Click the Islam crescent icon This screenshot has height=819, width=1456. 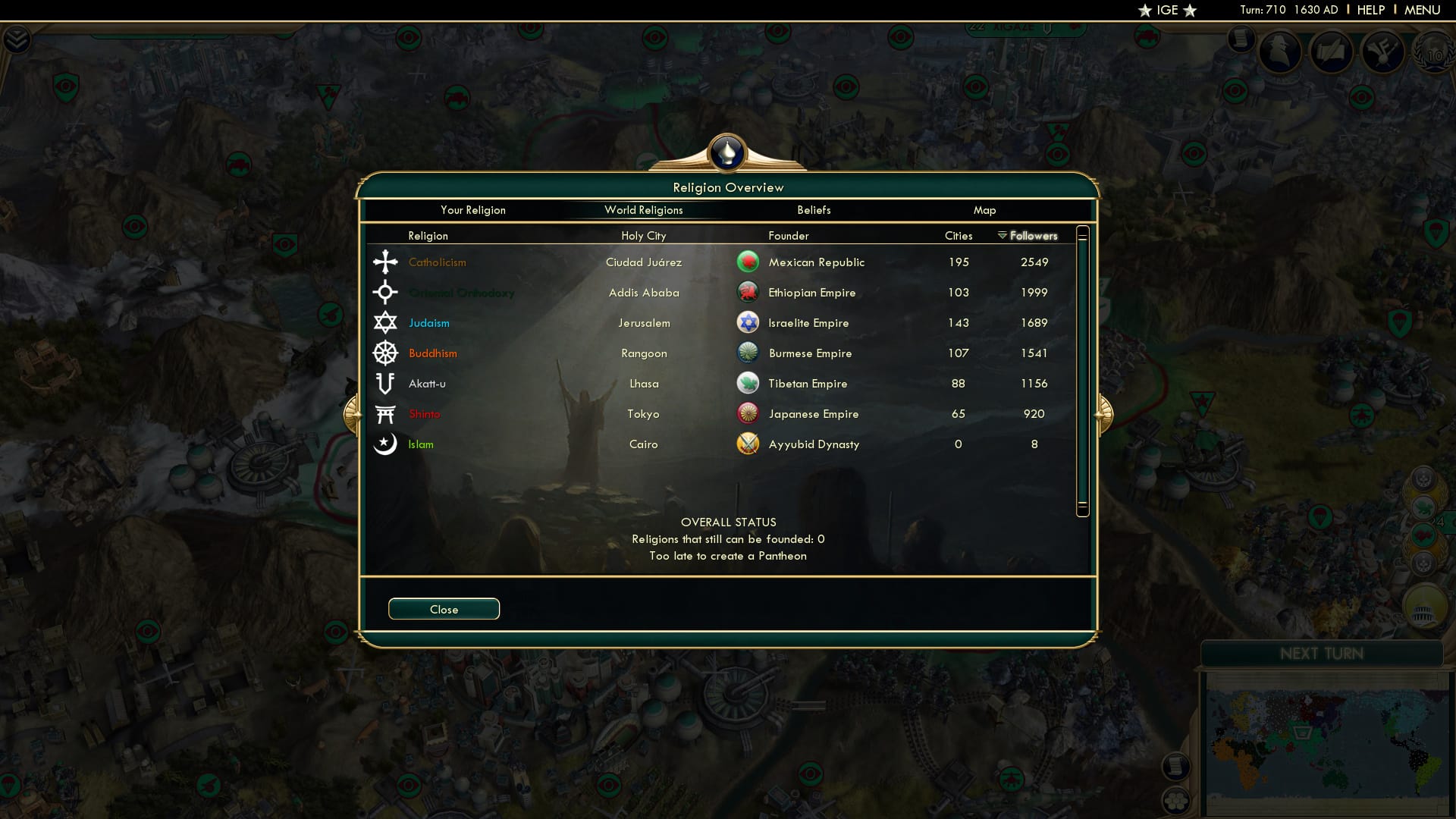click(385, 444)
